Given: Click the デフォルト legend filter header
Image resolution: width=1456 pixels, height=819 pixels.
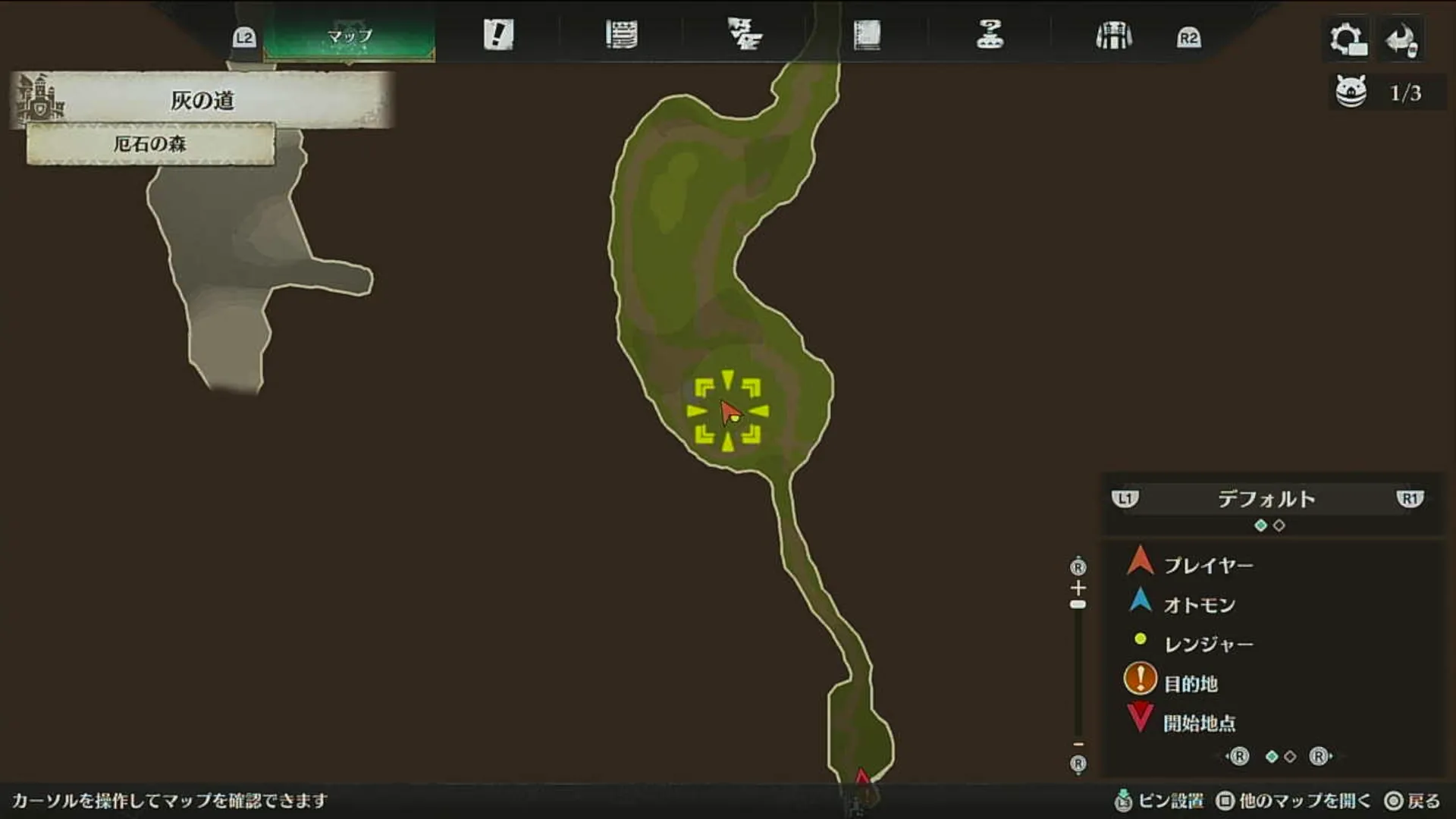Looking at the screenshot, I should click(x=1266, y=499).
